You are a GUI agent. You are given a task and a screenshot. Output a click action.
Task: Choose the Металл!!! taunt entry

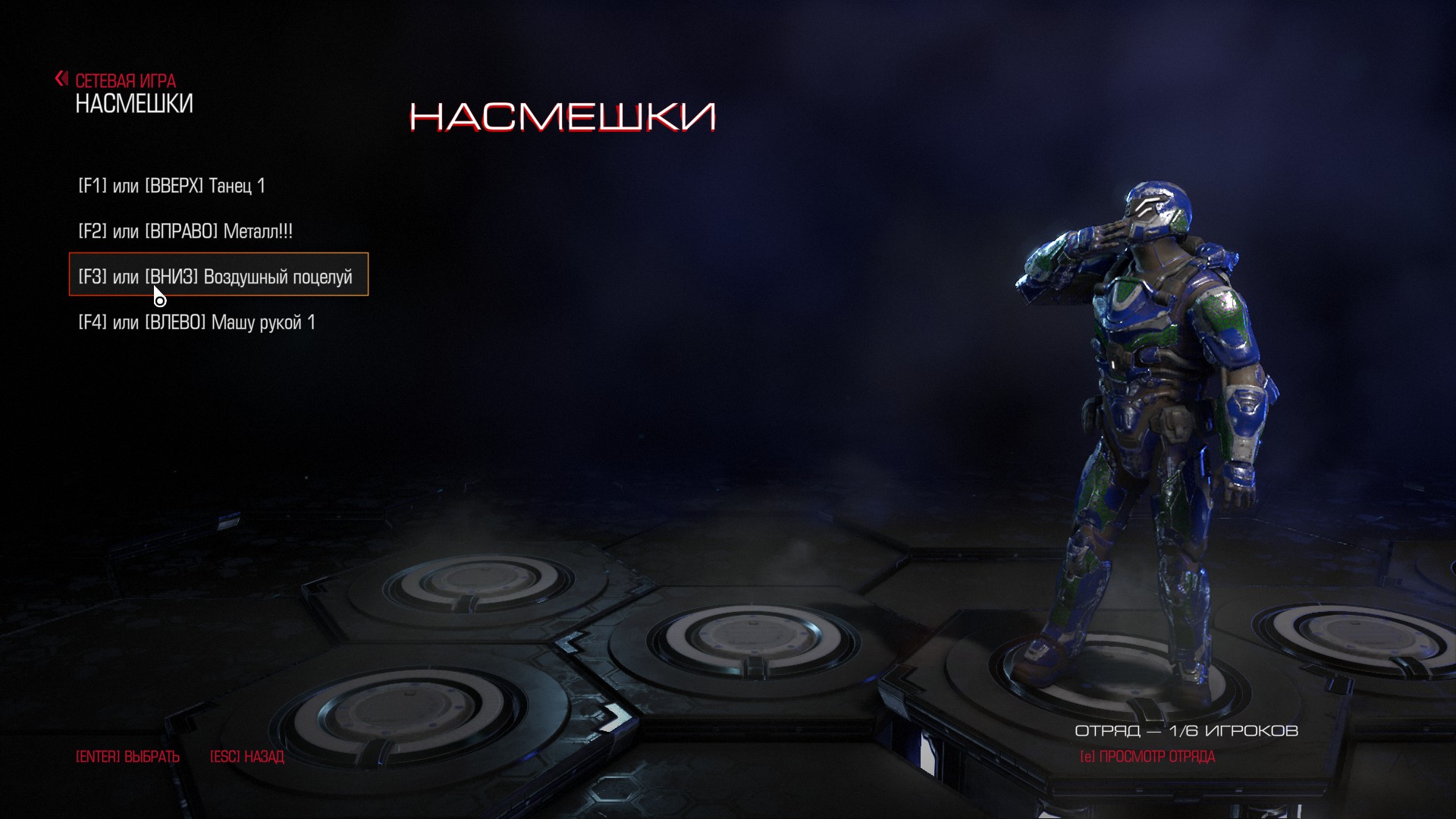186,231
